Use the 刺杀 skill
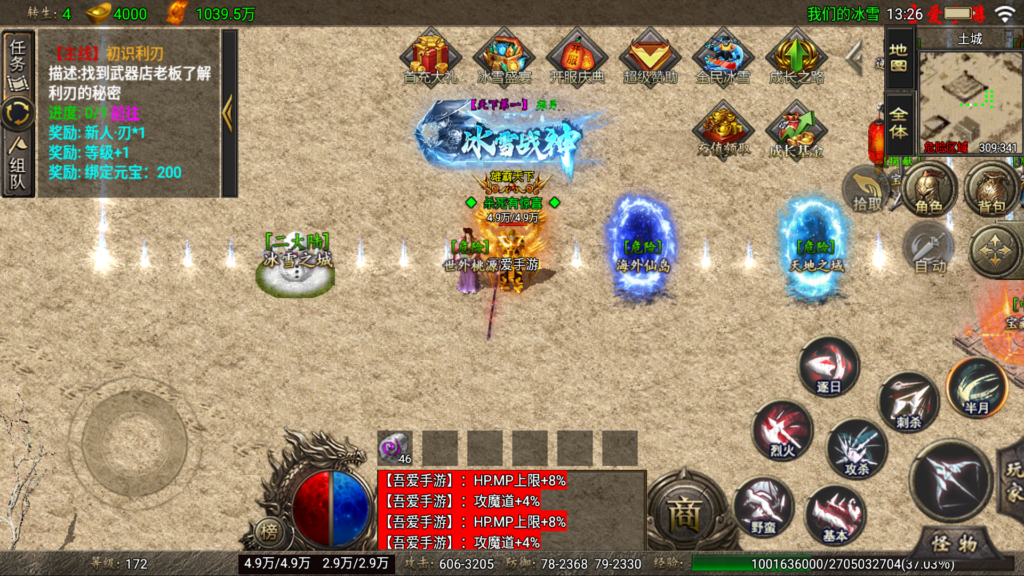Viewport: 1024px width, 576px height. pyautogui.click(x=908, y=402)
